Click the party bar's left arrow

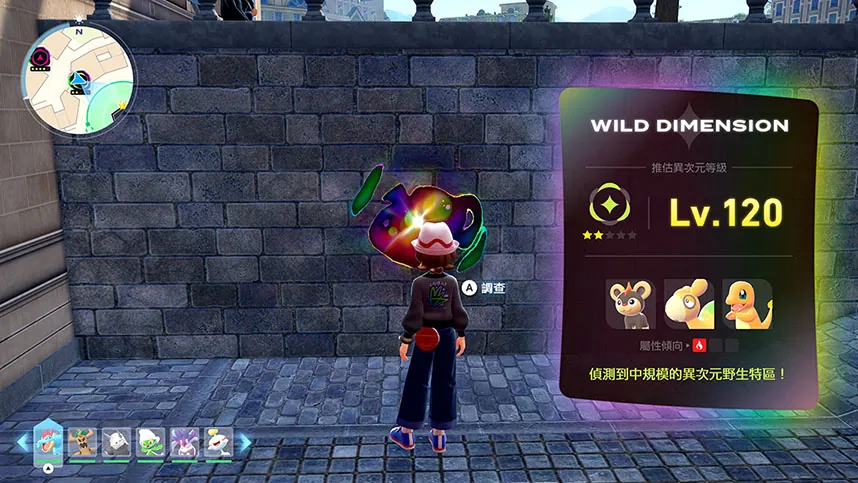21,441
